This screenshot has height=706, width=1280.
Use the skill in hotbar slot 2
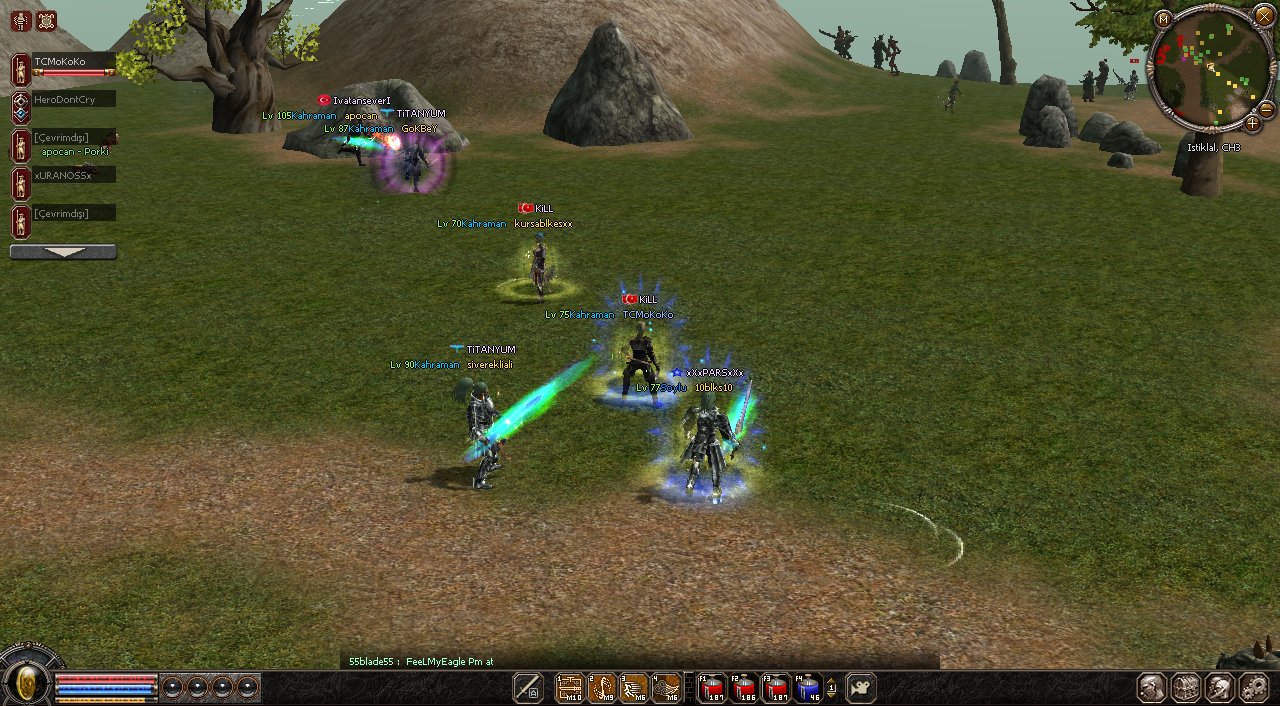(x=602, y=688)
